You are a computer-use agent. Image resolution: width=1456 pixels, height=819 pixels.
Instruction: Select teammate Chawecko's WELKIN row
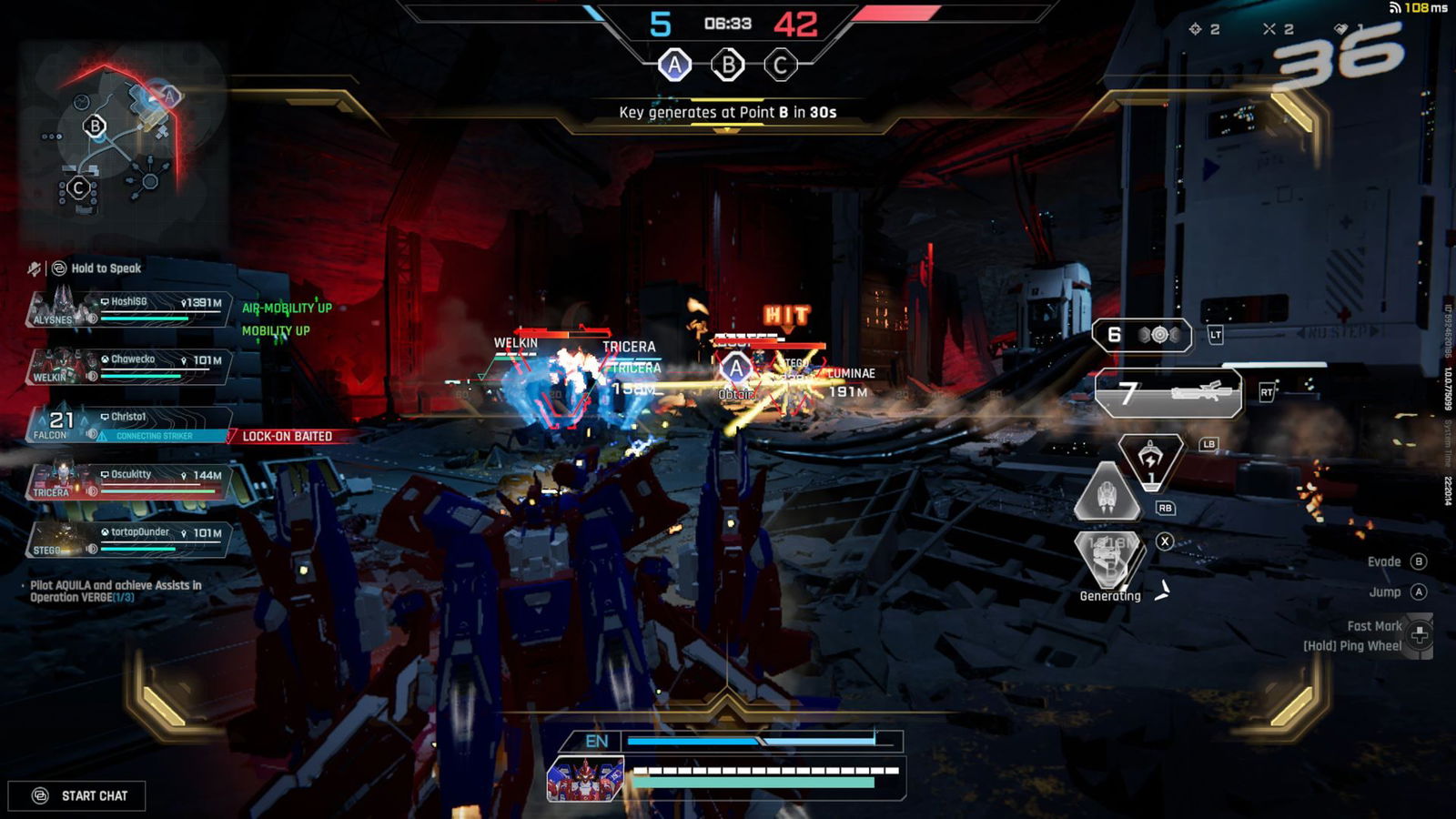pyautogui.click(x=127, y=368)
